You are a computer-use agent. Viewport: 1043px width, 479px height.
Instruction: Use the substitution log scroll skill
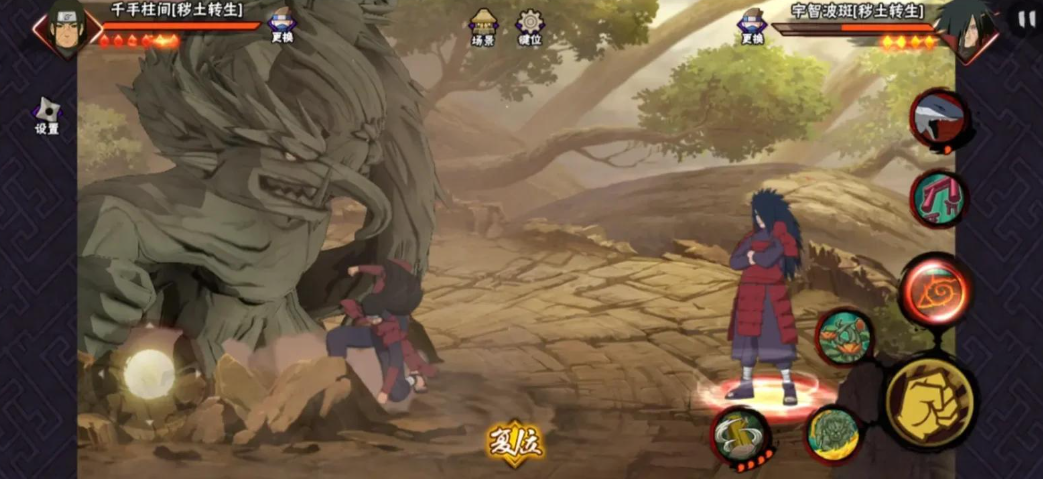point(741,436)
